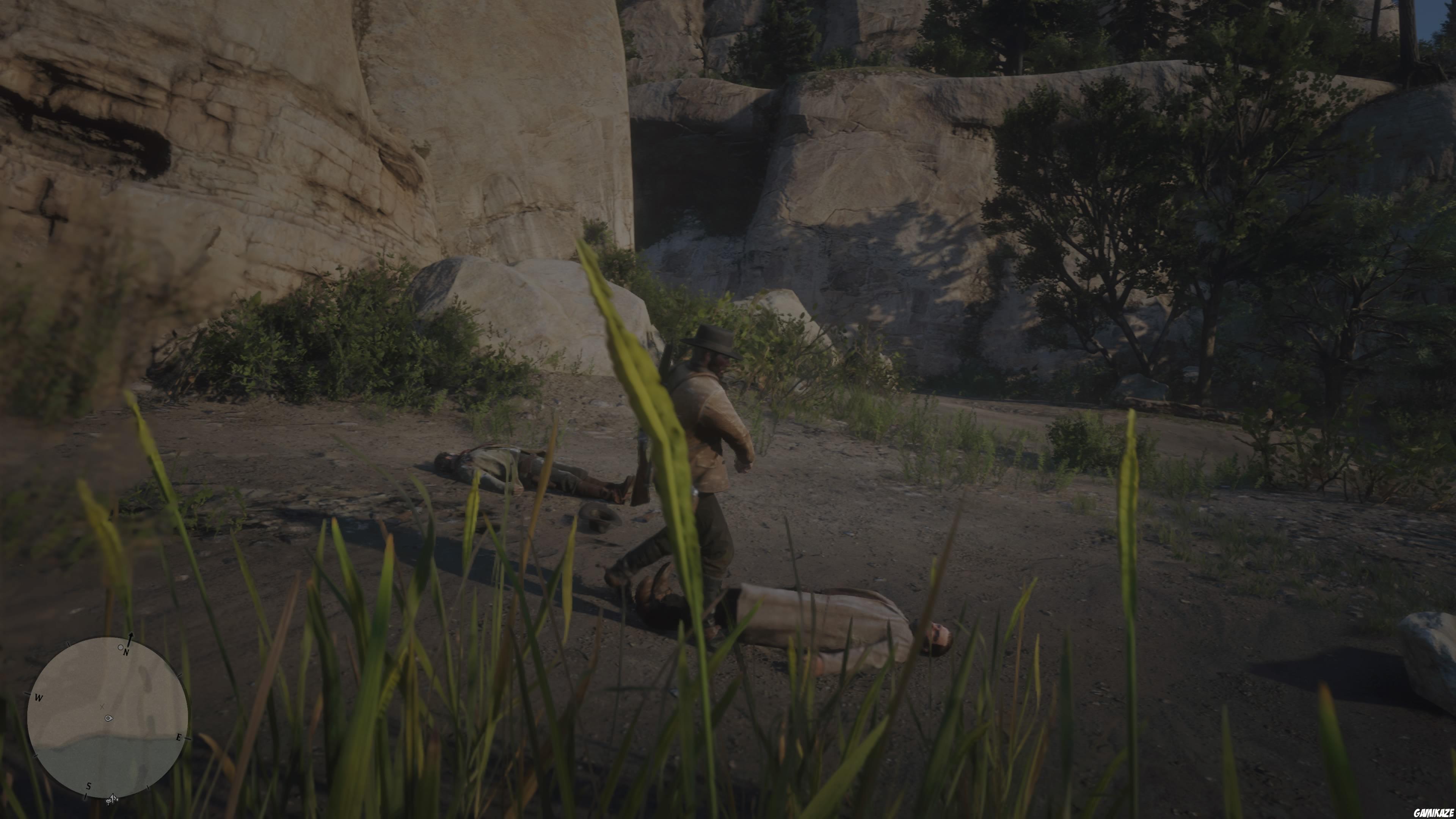The width and height of the screenshot is (1456, 819).
Task: Click the E compass letter on the minimap
Action: click(x=179, y=737)
